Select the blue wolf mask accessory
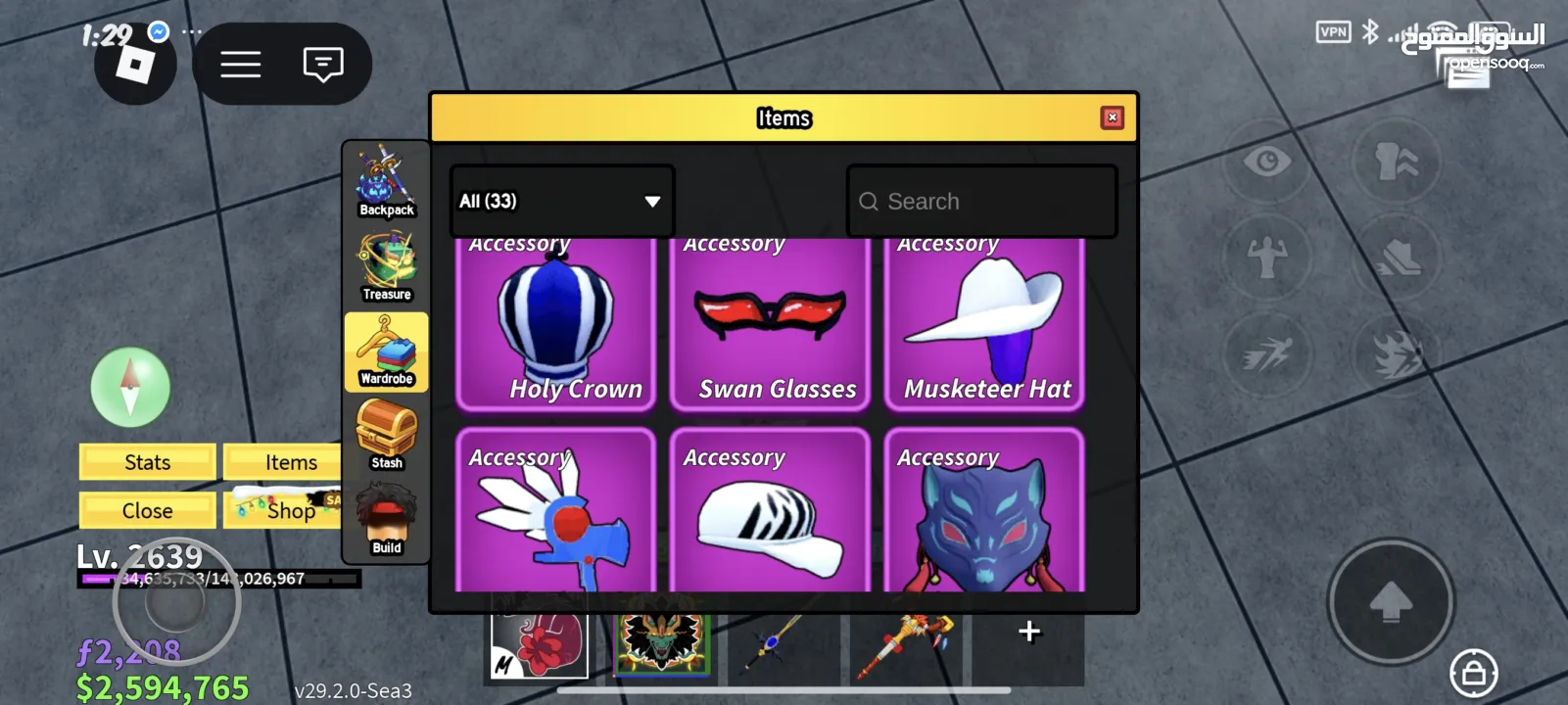The width and height of the screenshot is (1568, 705). (984, 514)
